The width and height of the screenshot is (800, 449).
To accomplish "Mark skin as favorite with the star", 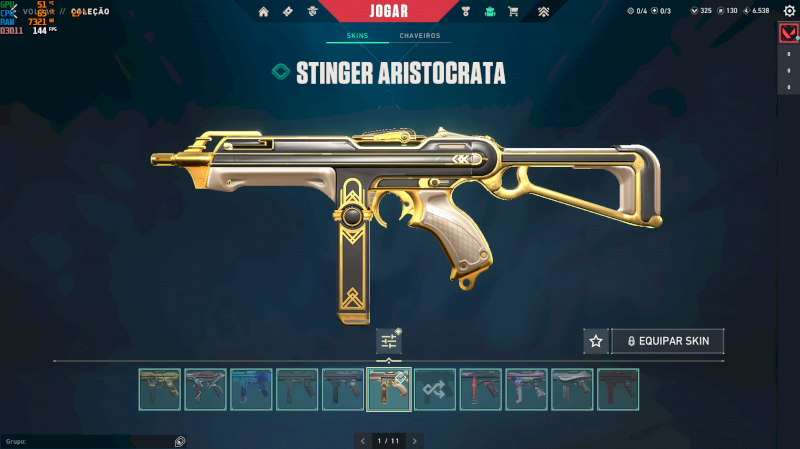I will coord(596,341).
